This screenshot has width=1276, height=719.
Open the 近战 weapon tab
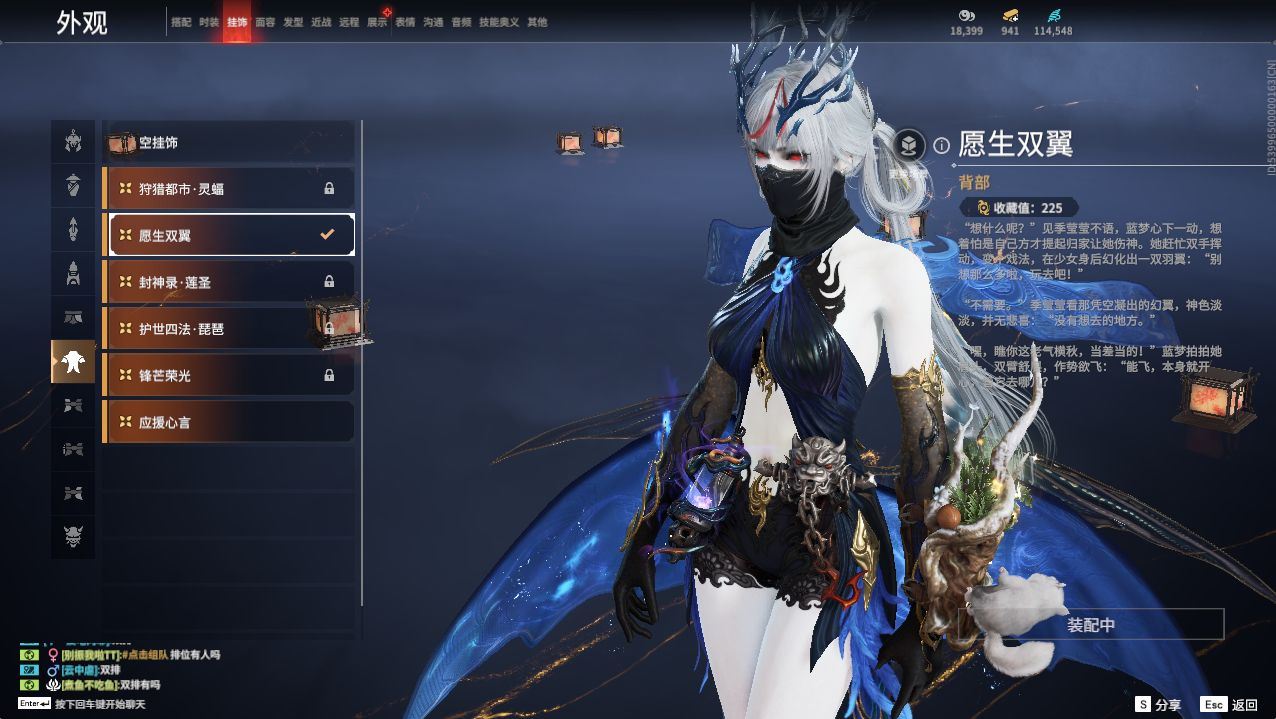click(x=321, y=22)
